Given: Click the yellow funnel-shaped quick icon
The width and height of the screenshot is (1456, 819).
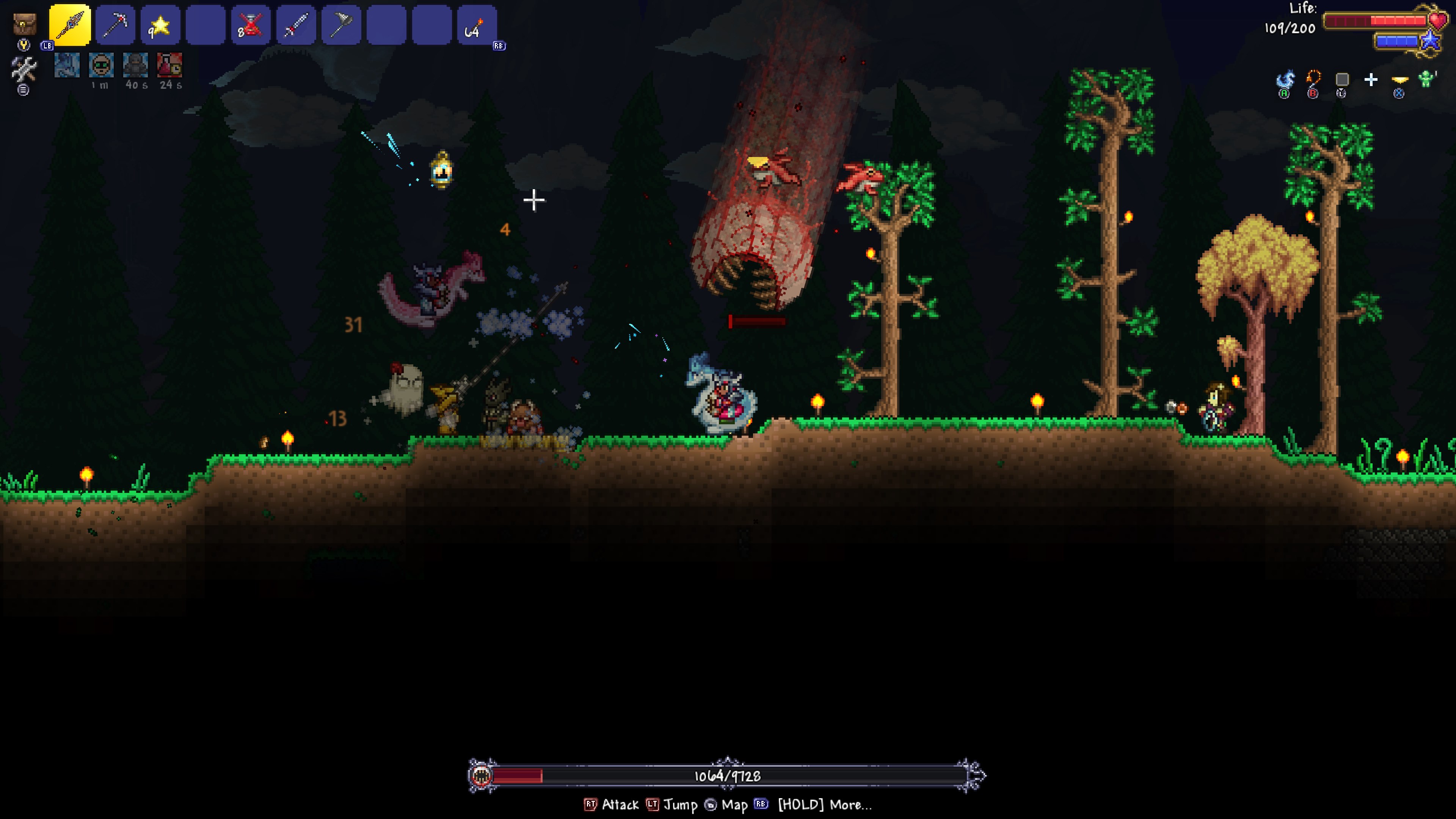Looking at the screenshot, I should pyautogui.click(x=1400, y=79).
